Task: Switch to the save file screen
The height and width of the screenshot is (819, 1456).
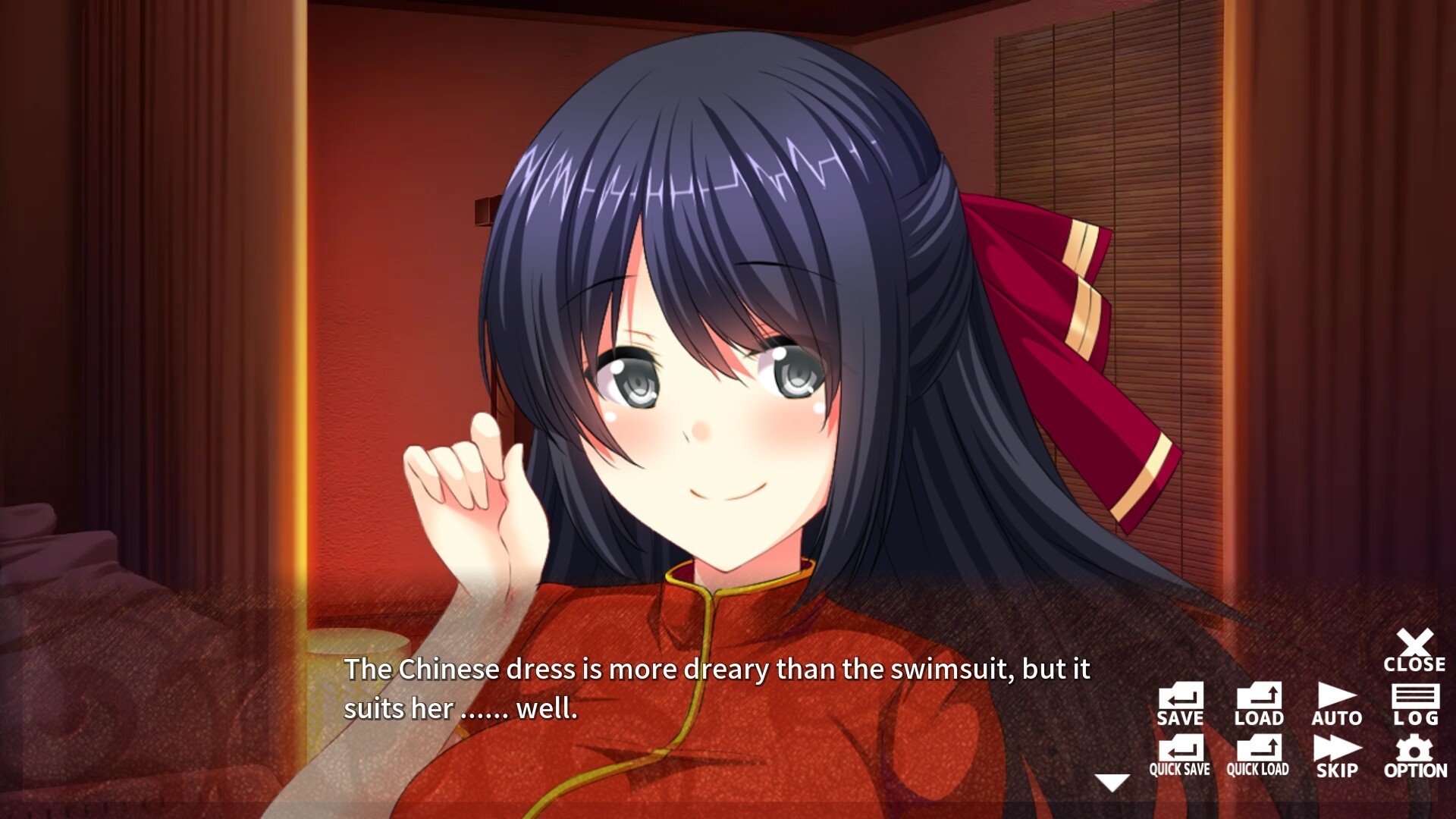Action: (1181, 705)
